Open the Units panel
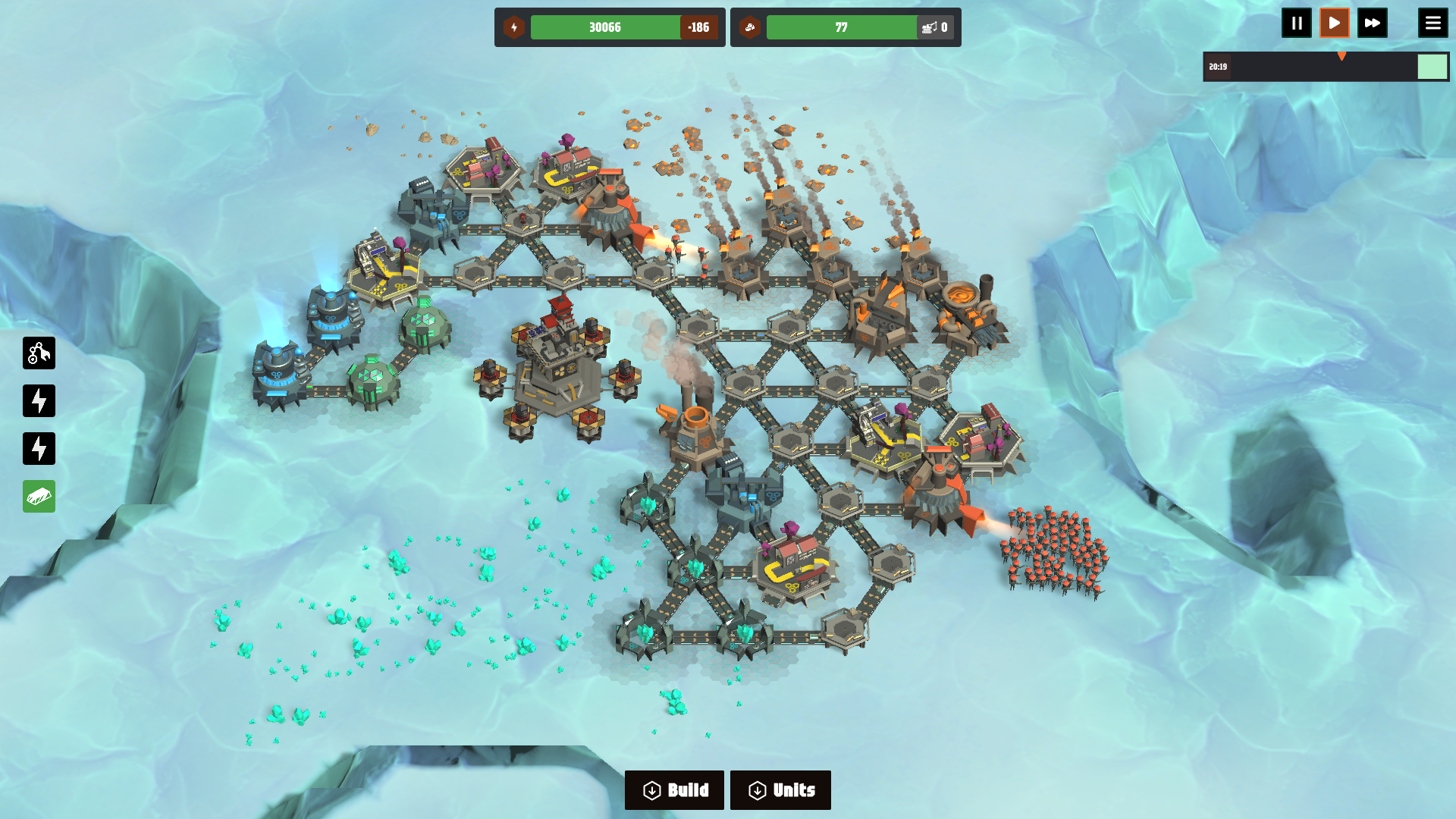1456x819 pixels. pyautogui.click(x=780, y=790)
